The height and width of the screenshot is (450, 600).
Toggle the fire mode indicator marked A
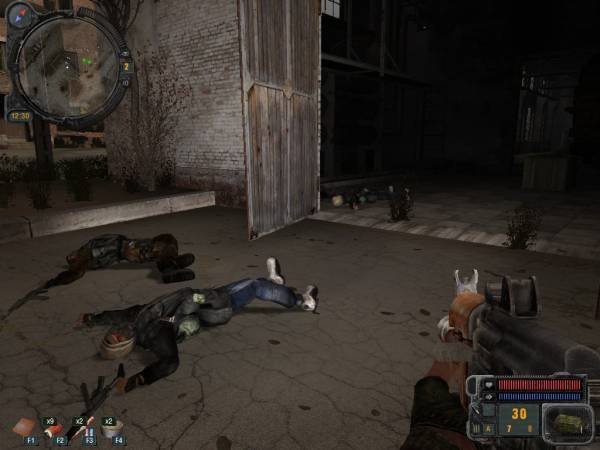(489, 427)
